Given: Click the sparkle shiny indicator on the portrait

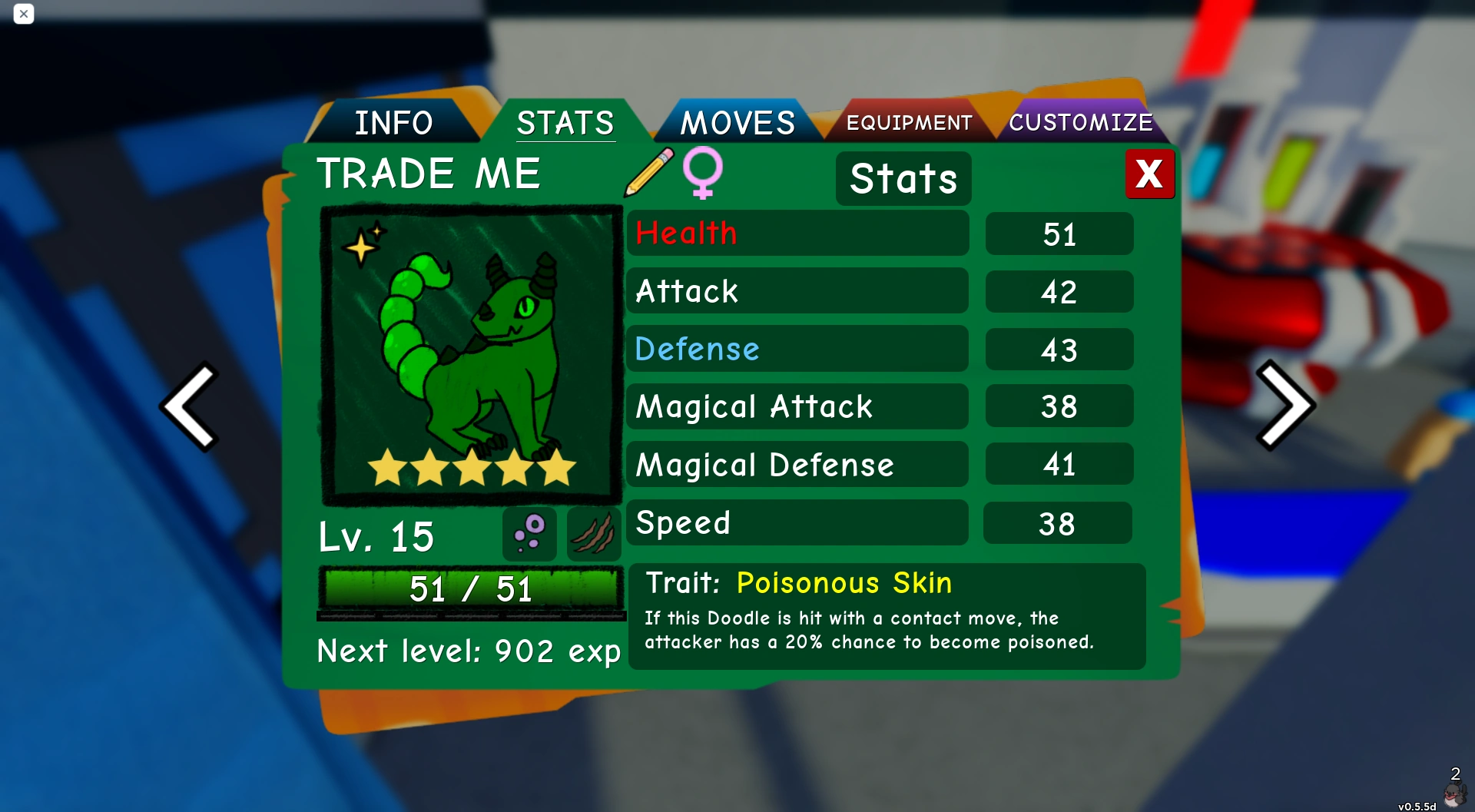Looking at the screenshot, I should pyautogui.click(x=361, y=246).
